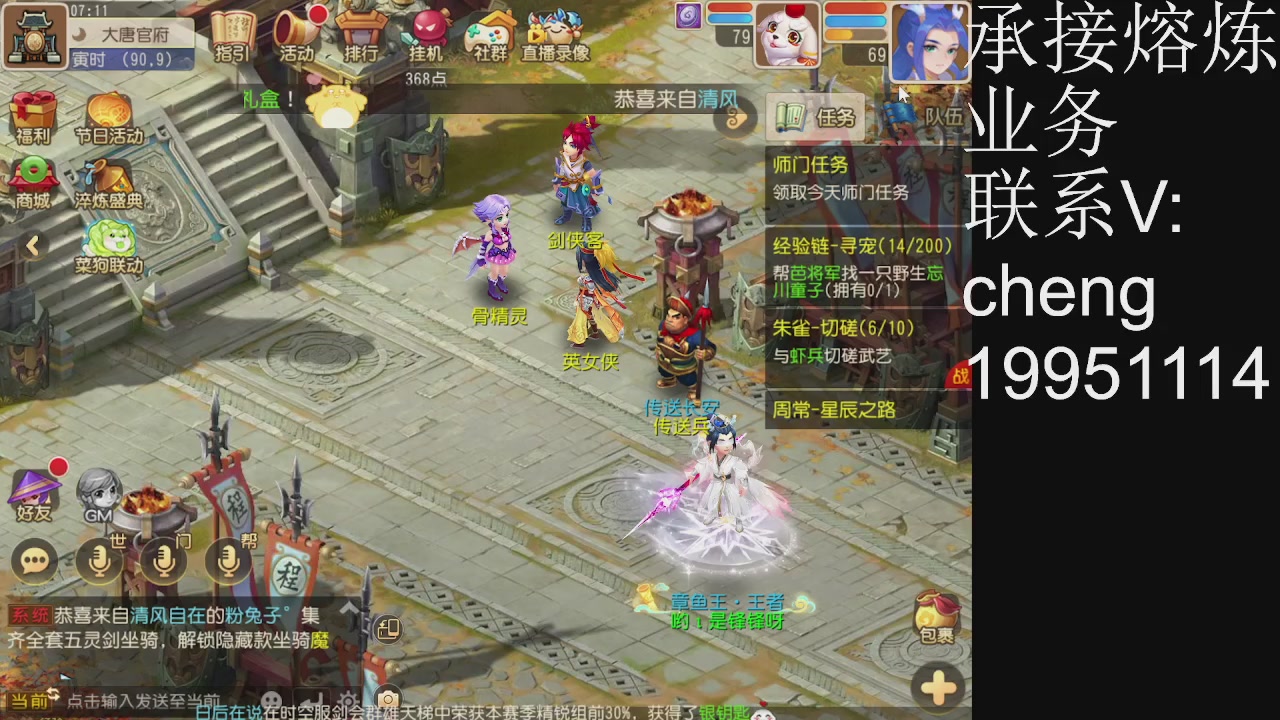This screenshot has height=720, width=1280.
Task: Open the 当前 chat channel selector
Action: 32,700
